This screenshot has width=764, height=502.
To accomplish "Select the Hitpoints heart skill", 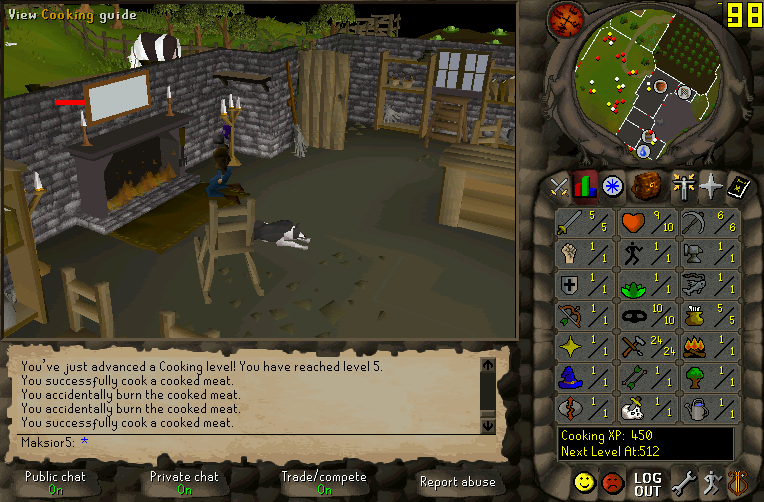I will (x=649, y=223).
